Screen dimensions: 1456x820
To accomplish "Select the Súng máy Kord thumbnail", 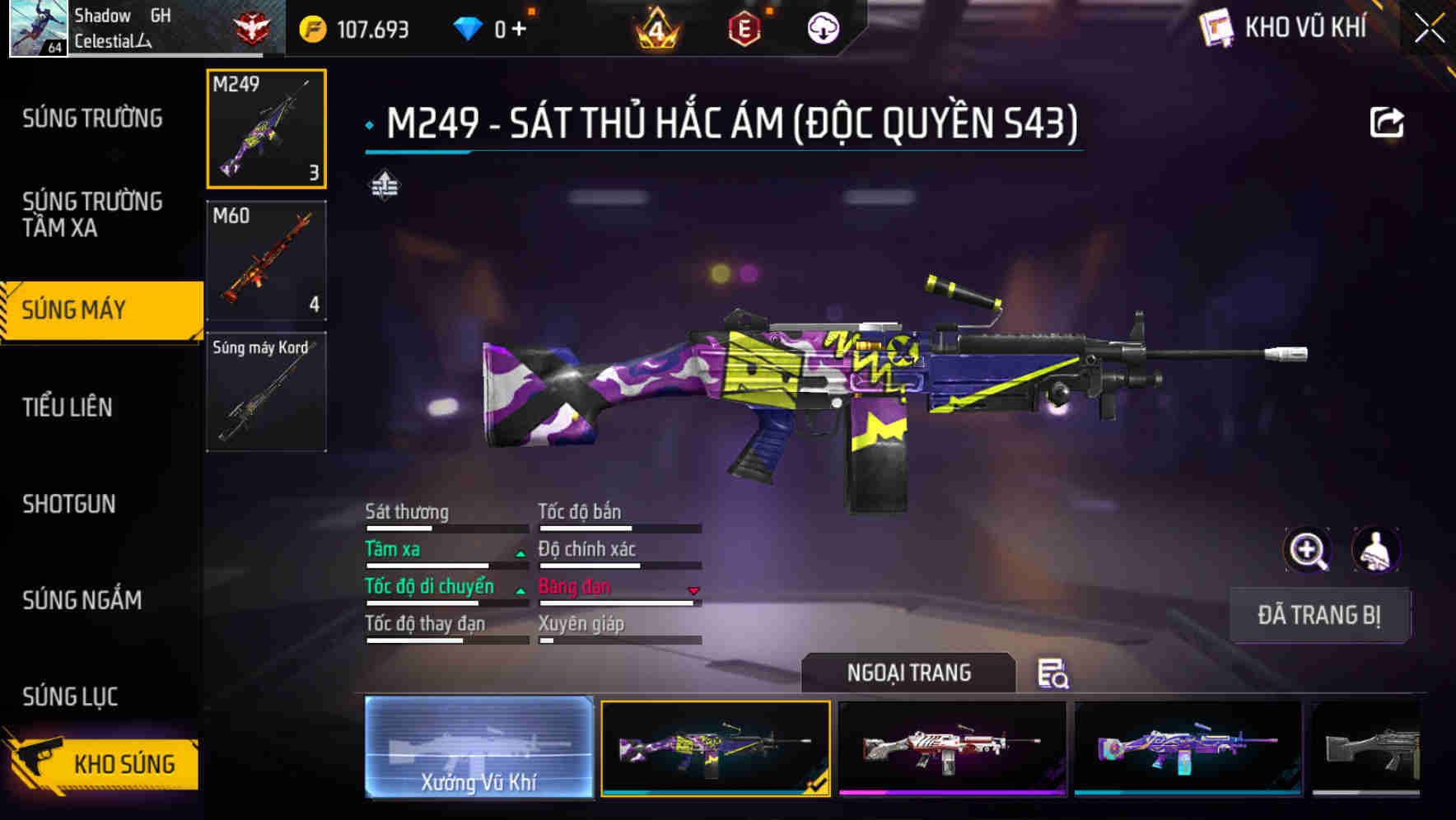I will pyautogui.click(x=265, y=392).
